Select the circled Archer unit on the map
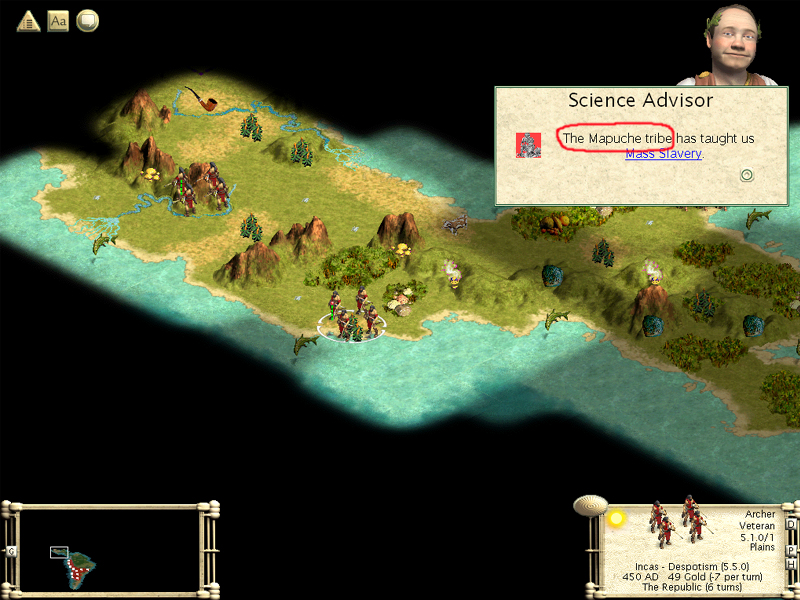This screenshot has width=800, height=600. point(351,318)
